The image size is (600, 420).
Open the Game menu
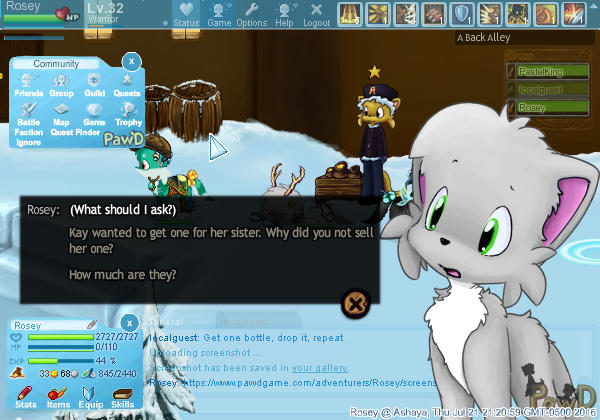219,14
